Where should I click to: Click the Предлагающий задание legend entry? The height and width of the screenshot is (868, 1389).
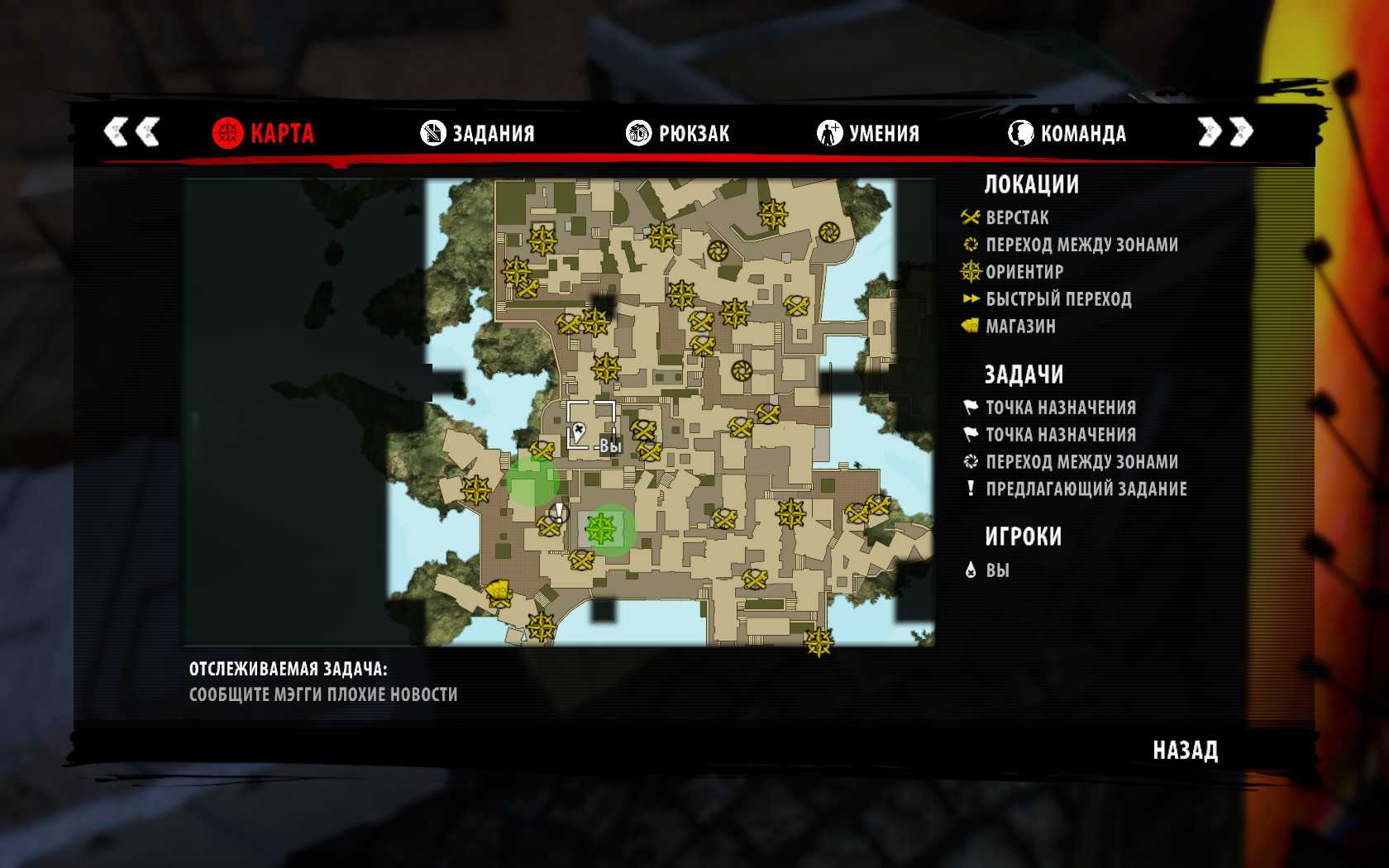pos(1086,489)
